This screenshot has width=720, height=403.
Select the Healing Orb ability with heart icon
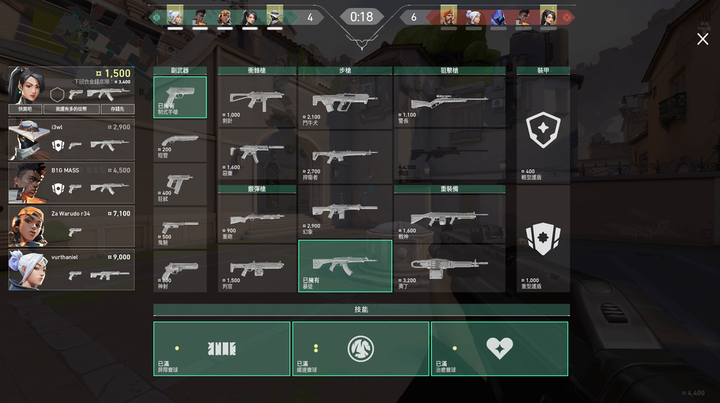(499, 348)
